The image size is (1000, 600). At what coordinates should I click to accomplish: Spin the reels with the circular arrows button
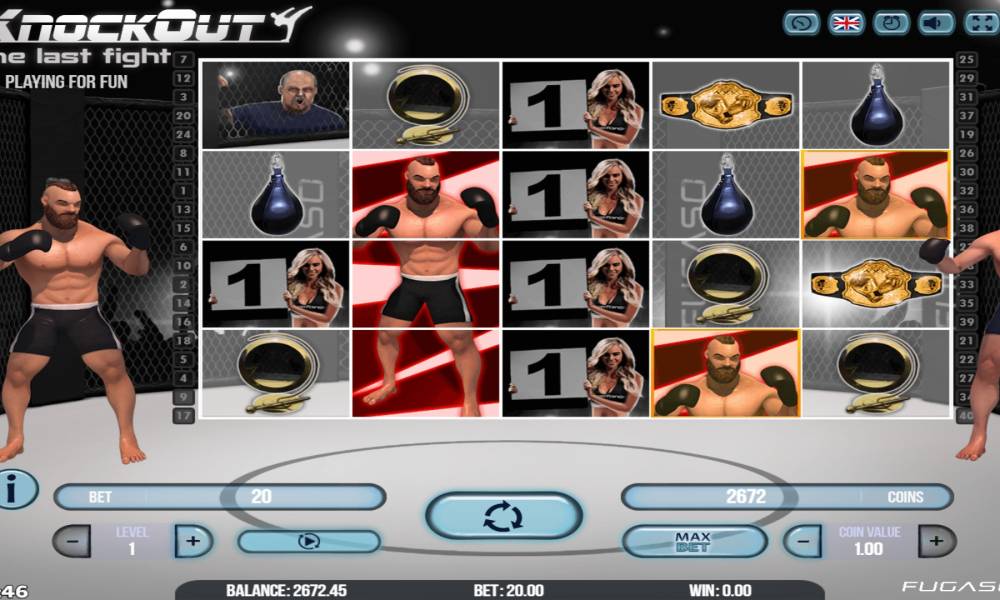tap(503, 516)
